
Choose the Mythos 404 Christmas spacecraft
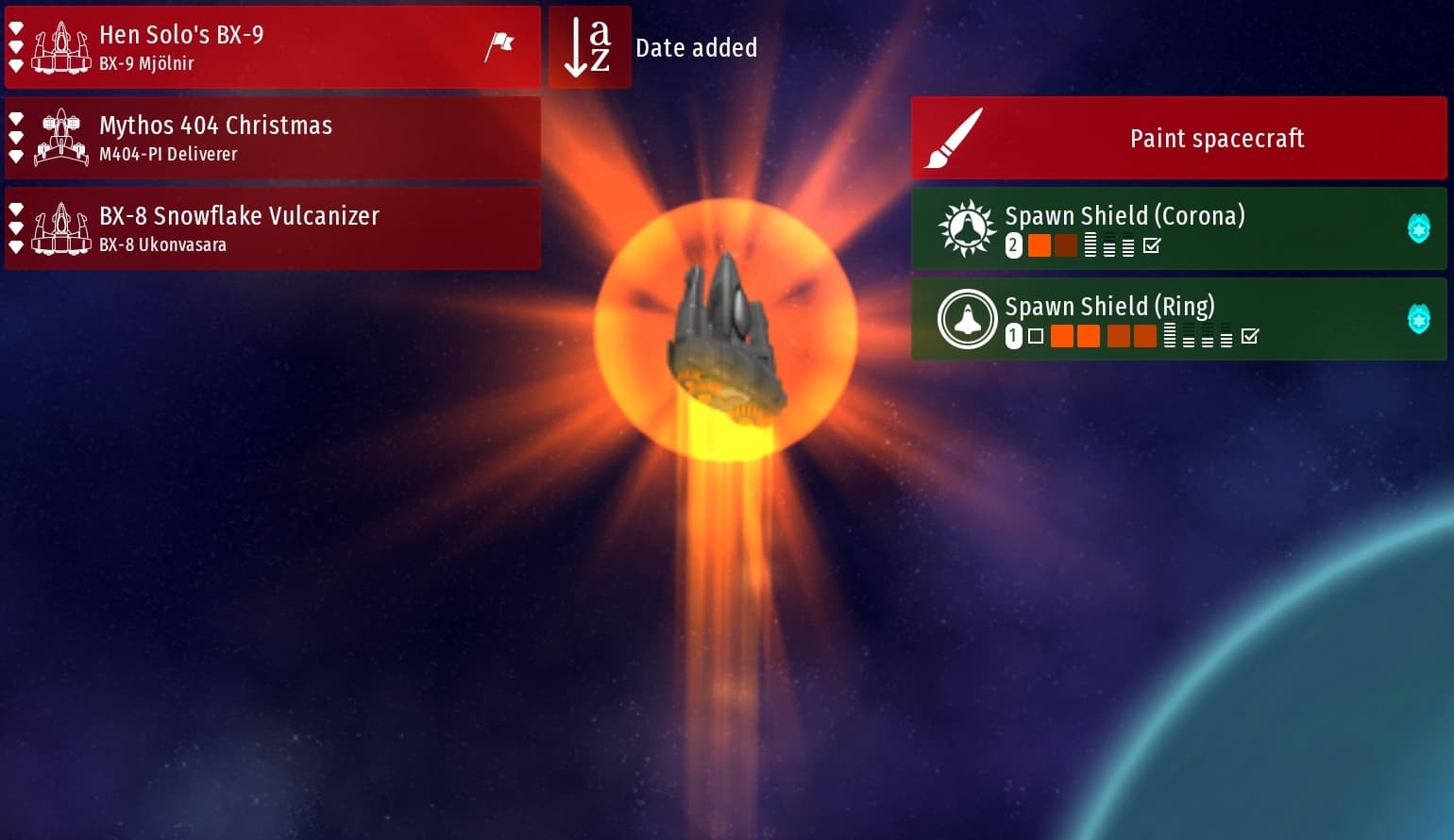272,138
